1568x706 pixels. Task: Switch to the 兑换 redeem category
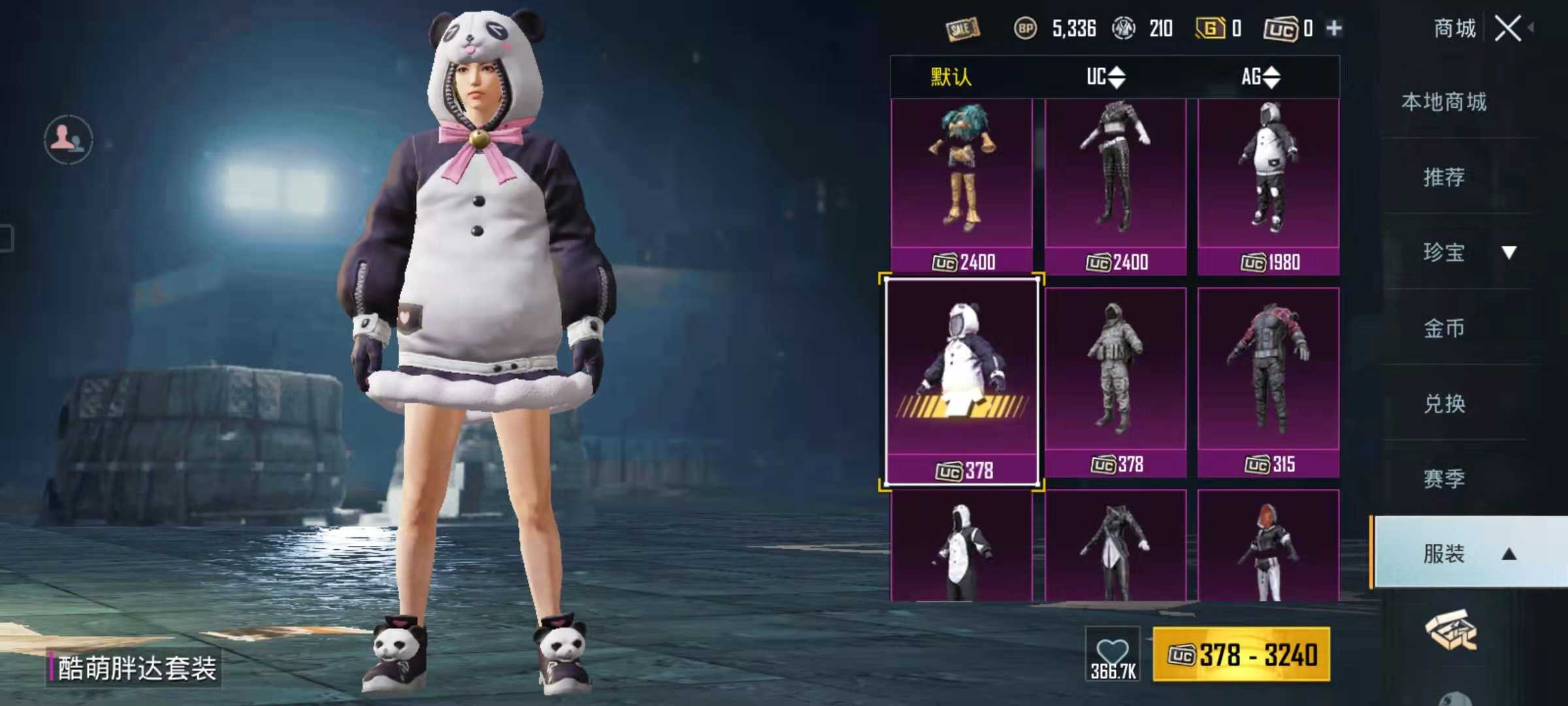[x=1444, y=403]
